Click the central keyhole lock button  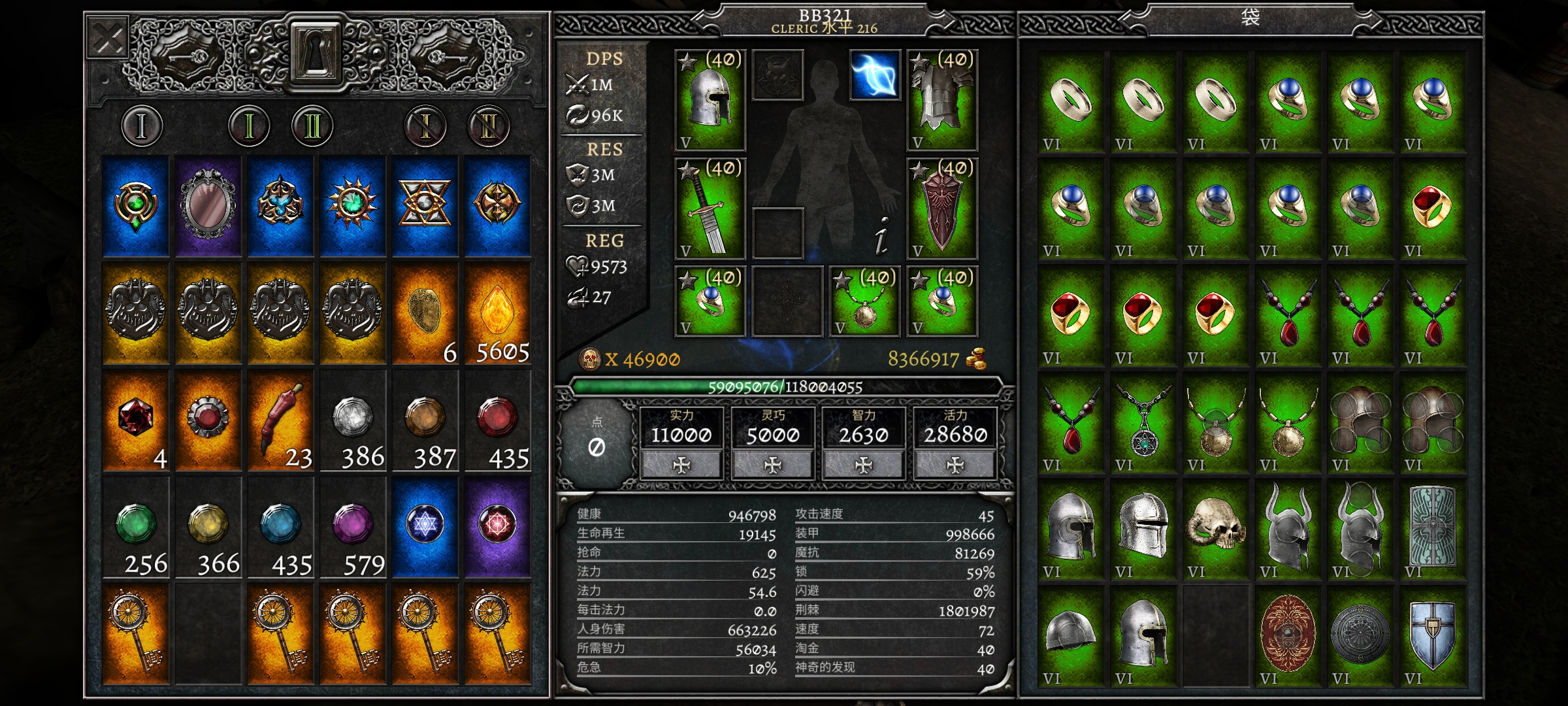(x=316, y=54)
